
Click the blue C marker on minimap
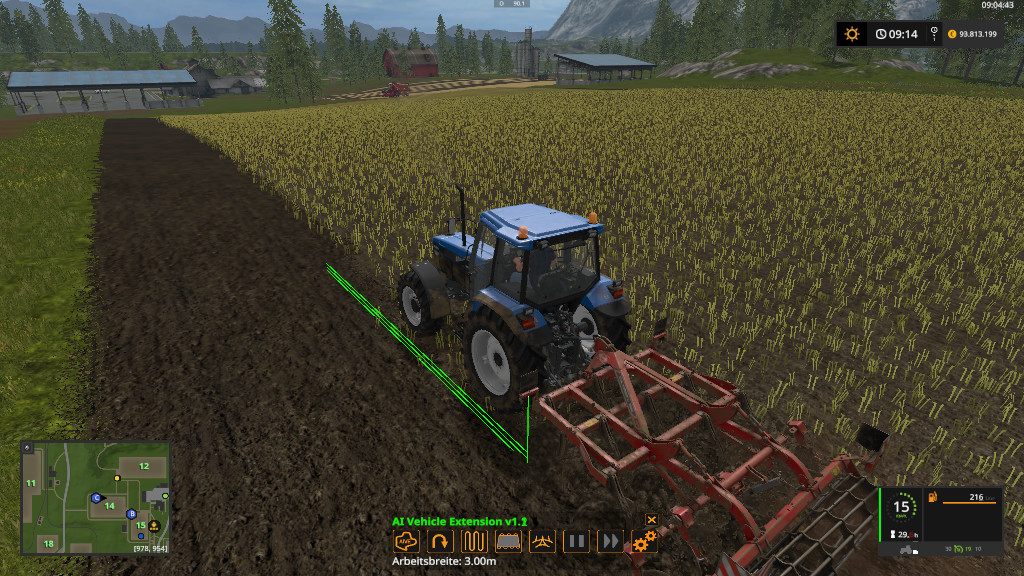point(97,497)
